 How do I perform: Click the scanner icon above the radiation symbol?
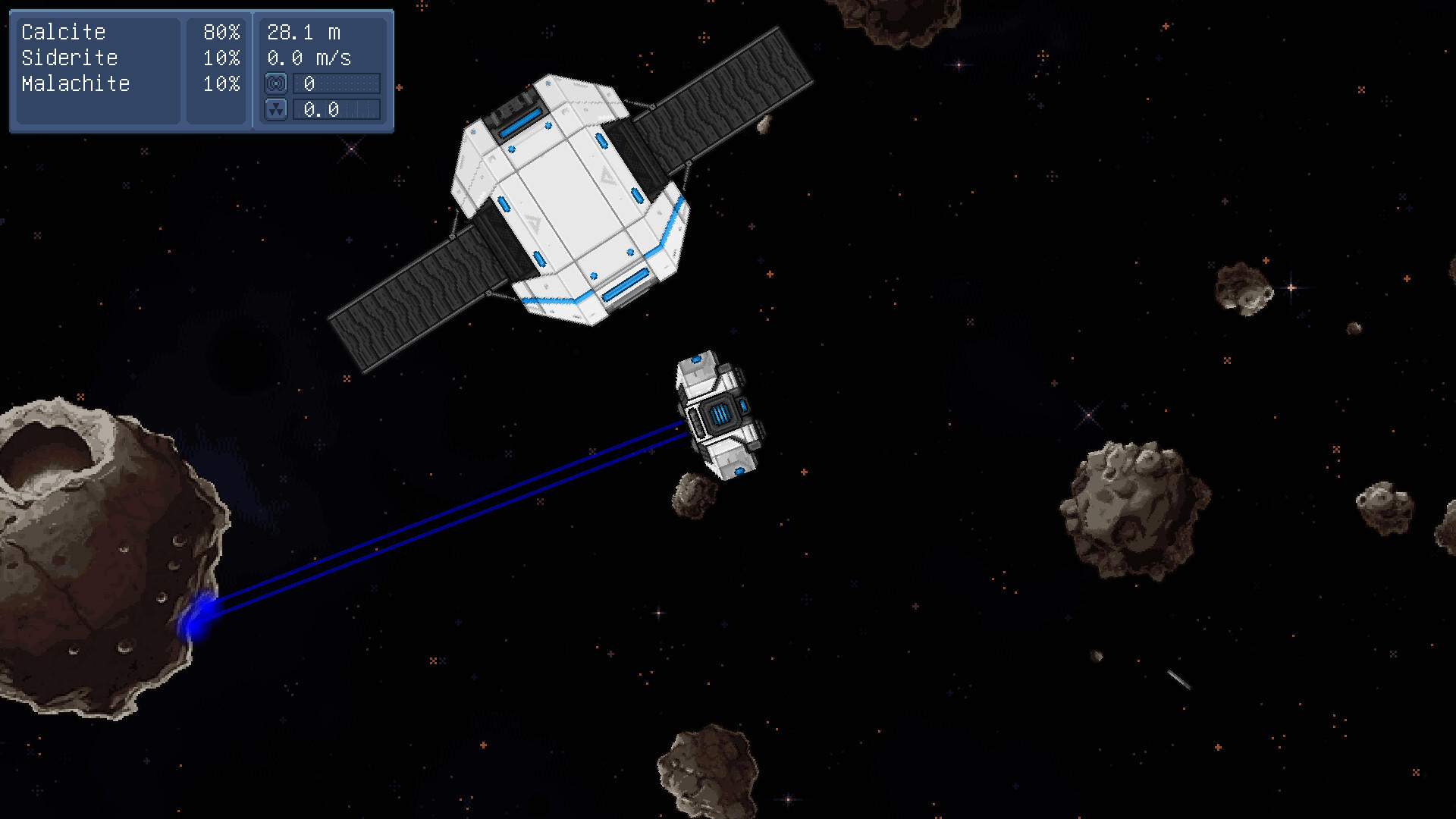(x=276, y=84)
